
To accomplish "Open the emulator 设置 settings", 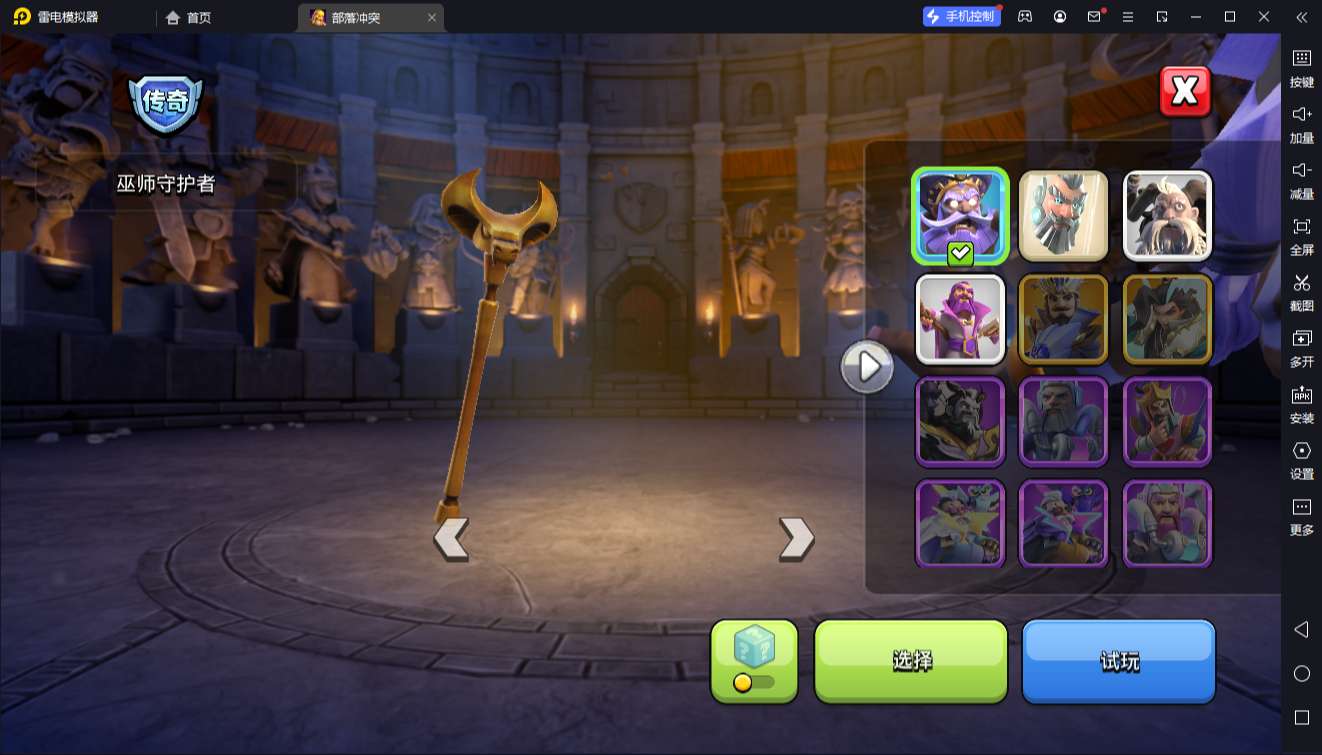I will [1301, 460].
